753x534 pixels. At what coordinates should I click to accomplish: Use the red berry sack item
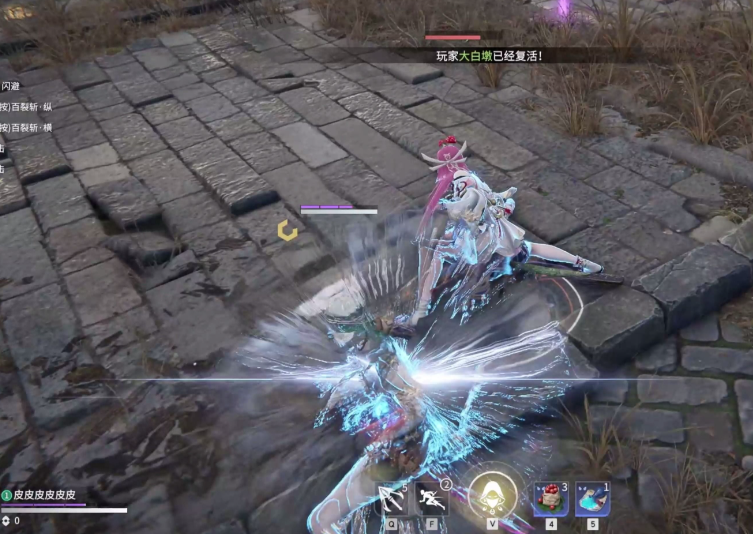550,498
